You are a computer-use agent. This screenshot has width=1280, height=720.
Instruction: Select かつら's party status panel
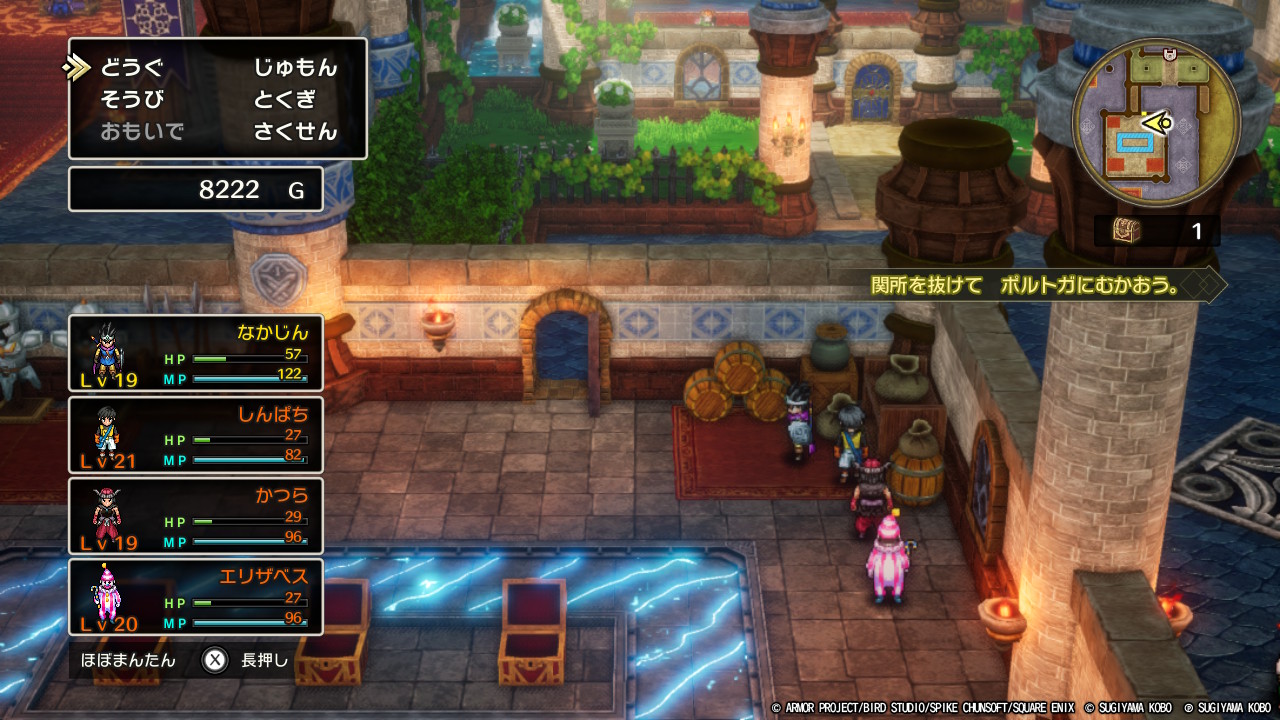pos(196,516)
